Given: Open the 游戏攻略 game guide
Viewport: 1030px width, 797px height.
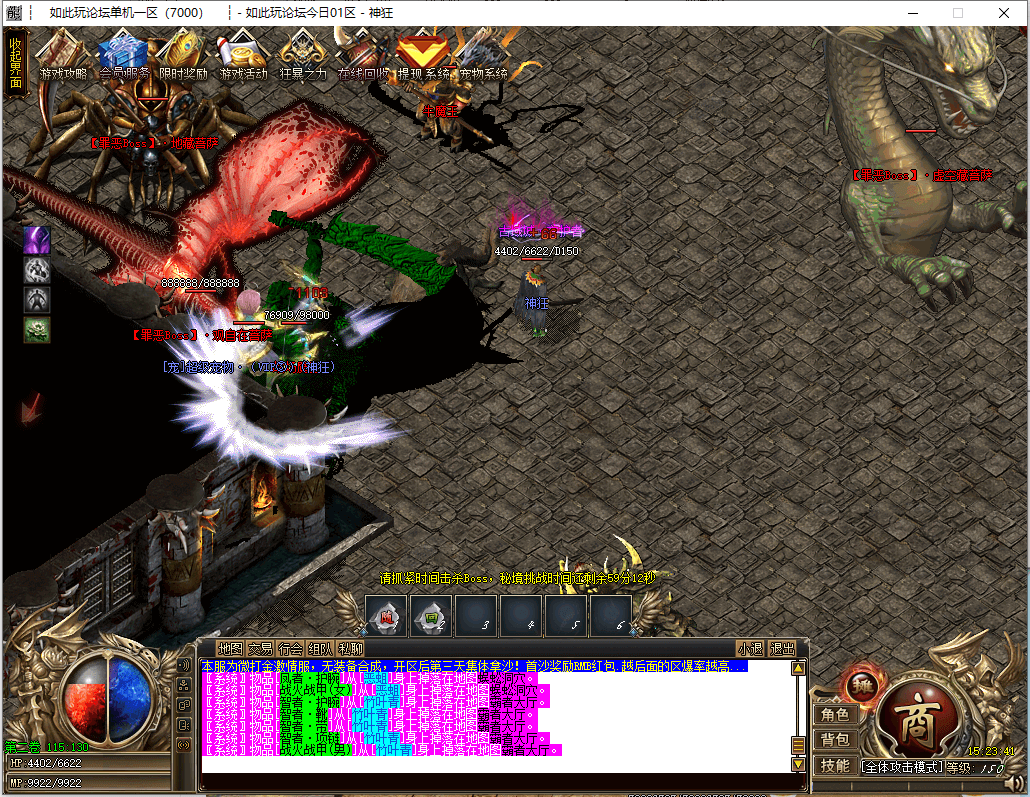Looking at the screenshot, I should pos(62,55).
